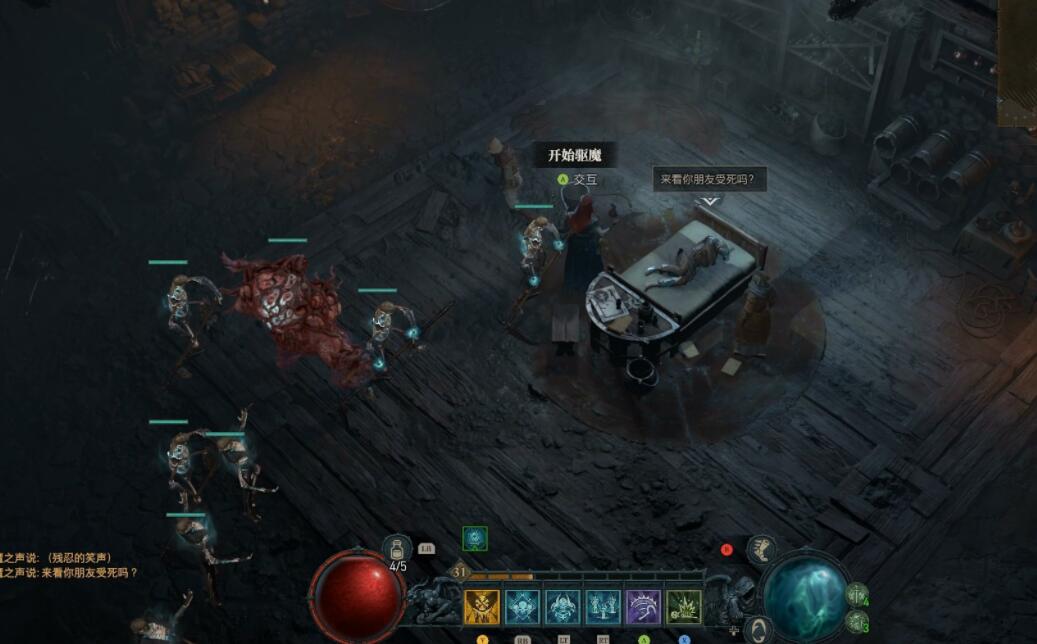Image resolution: width=1037 pixels, height=644 pixels.
Task: Click the crescent icon below the blue orb
Action: click(x=758, y=629)
